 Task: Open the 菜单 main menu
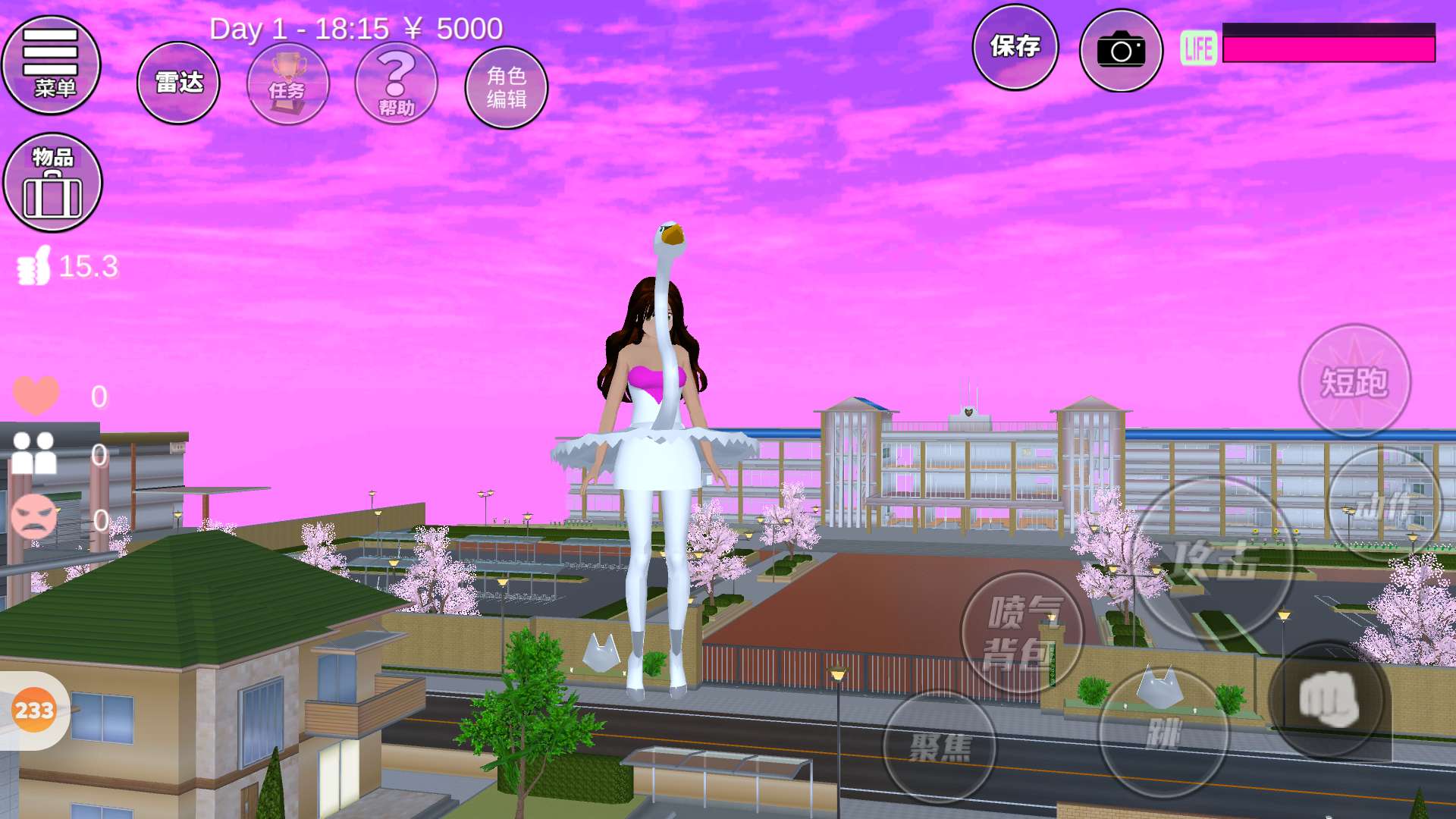click(52, 65)
